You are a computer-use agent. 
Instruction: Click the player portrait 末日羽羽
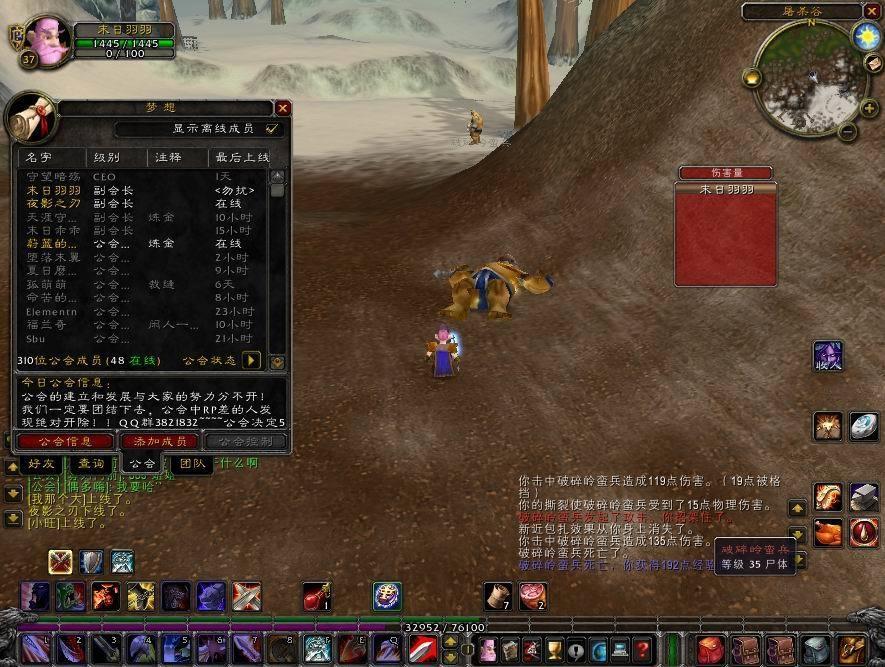pos(46,40)
